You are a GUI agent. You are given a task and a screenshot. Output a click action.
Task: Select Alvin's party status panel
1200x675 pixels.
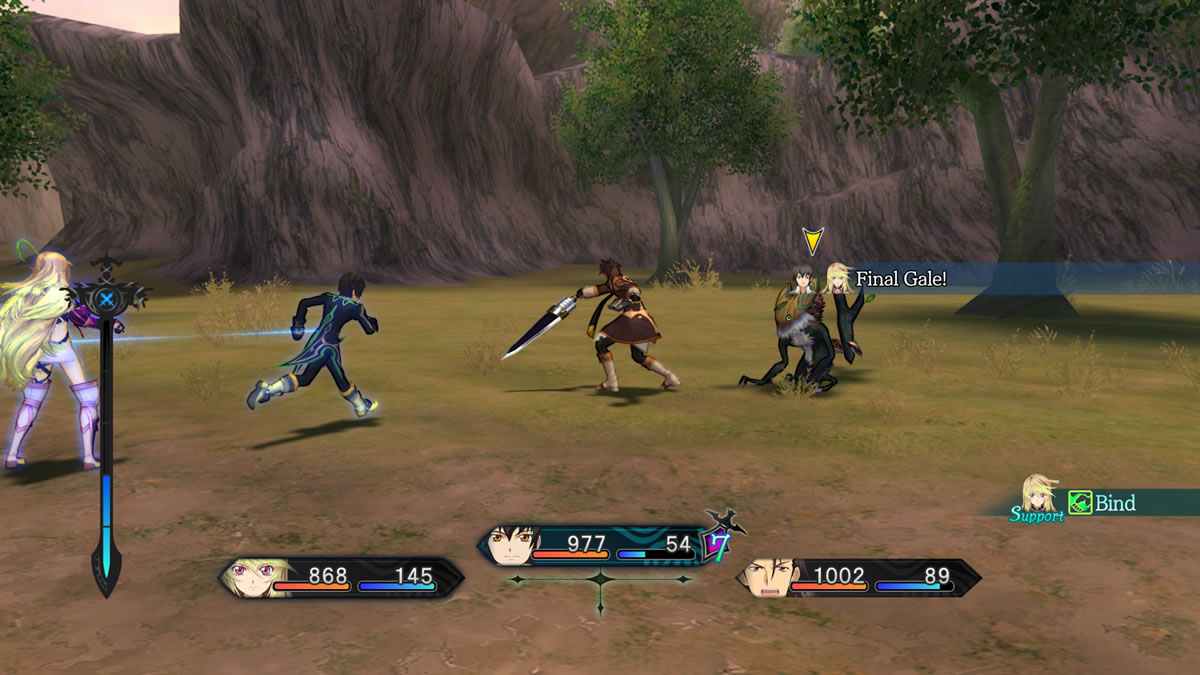[x=859, y=578]
